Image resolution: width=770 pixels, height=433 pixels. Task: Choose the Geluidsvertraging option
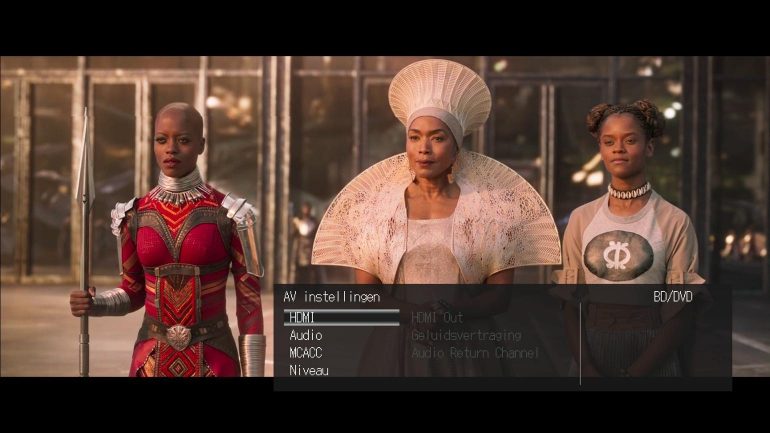(465, 336)
